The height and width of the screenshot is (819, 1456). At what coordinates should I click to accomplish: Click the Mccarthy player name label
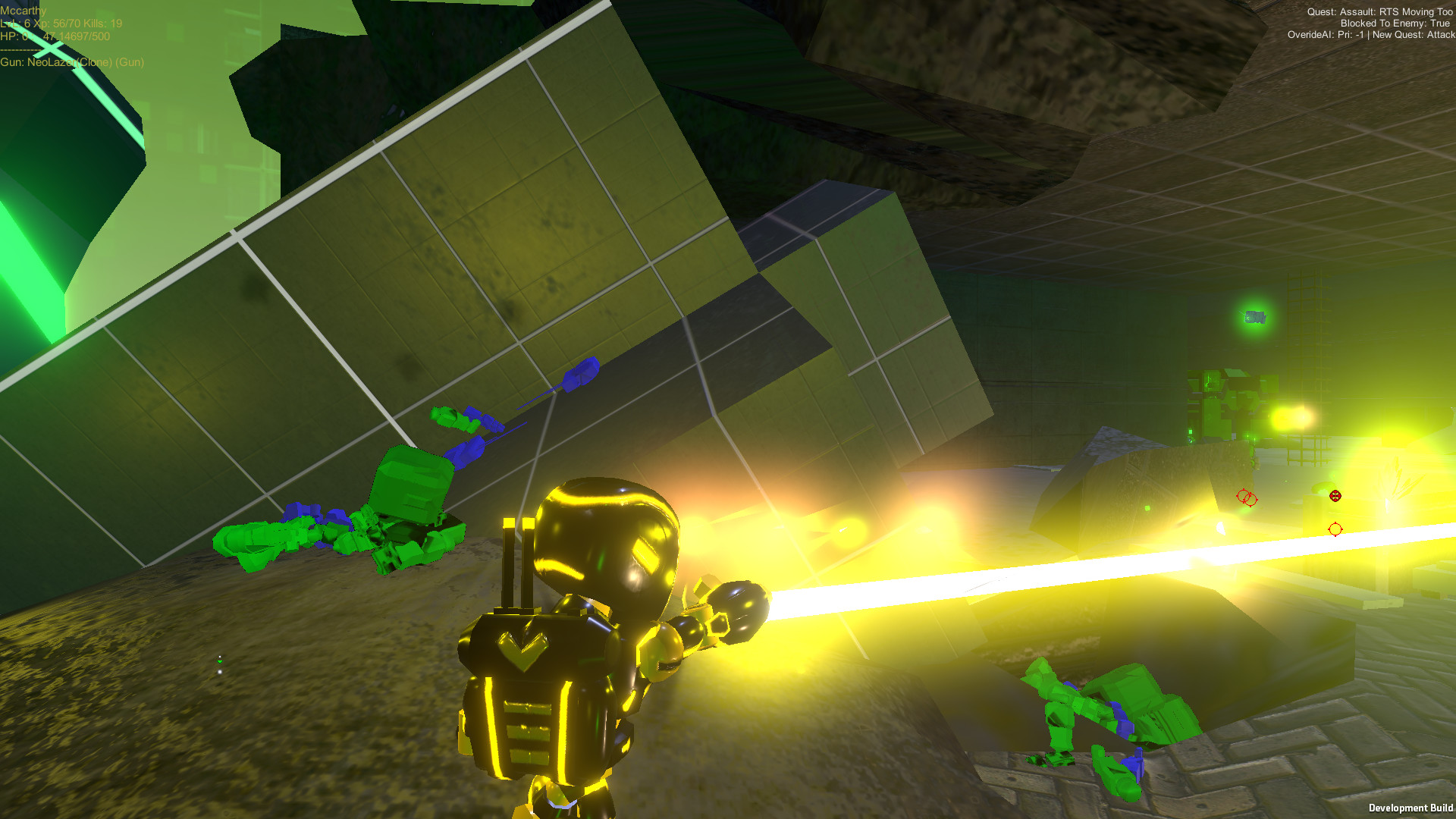coord(23,11)
